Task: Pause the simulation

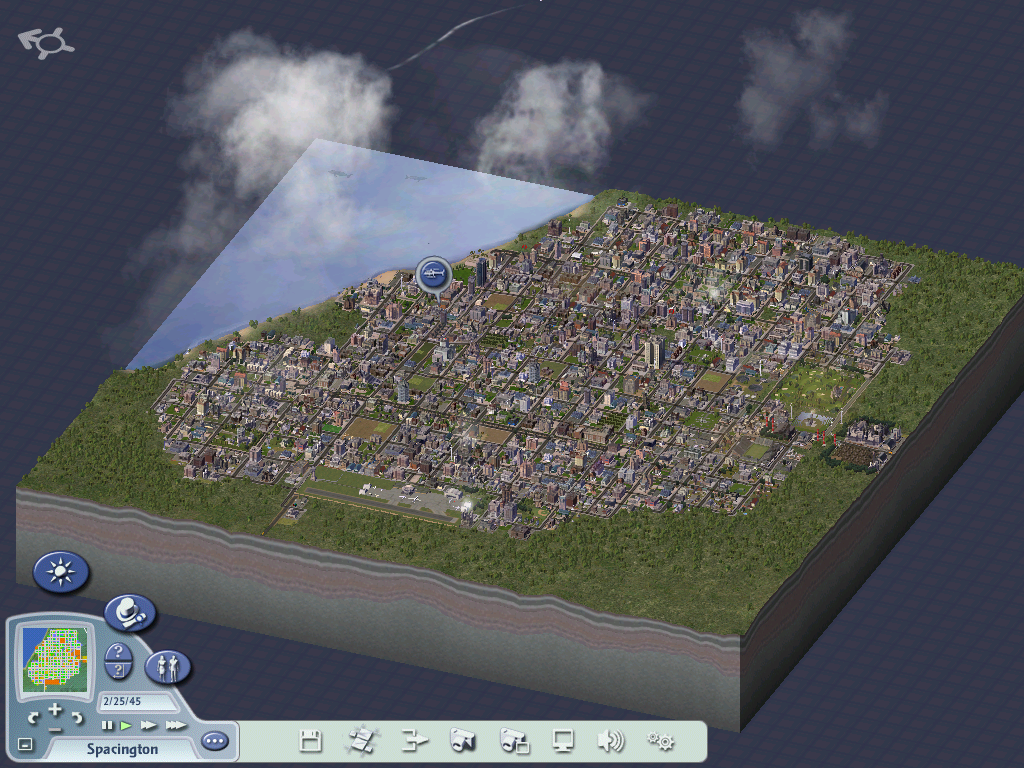Action: tap(108, 725)
